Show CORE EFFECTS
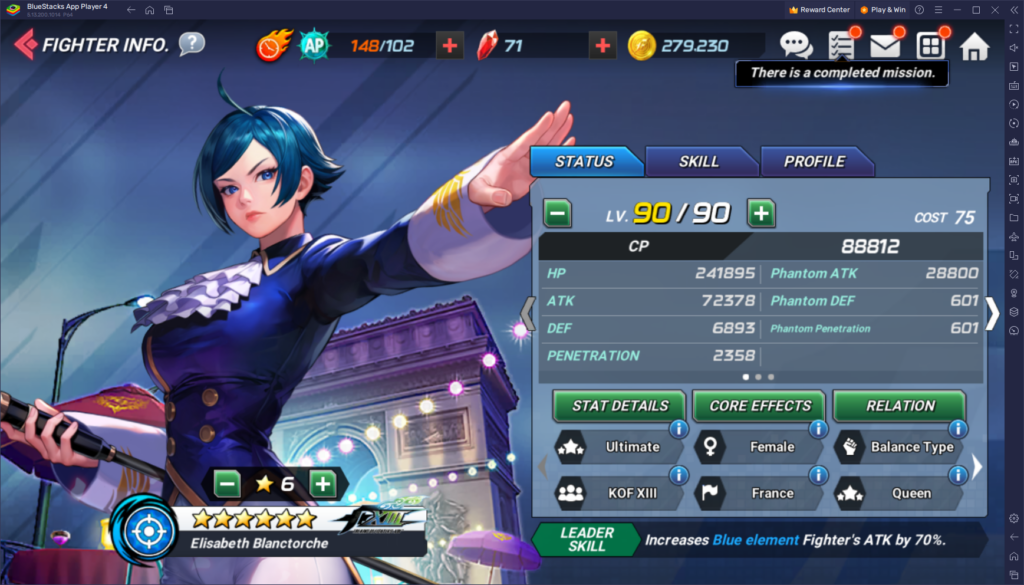The image size is (1024, 585). 760,406
